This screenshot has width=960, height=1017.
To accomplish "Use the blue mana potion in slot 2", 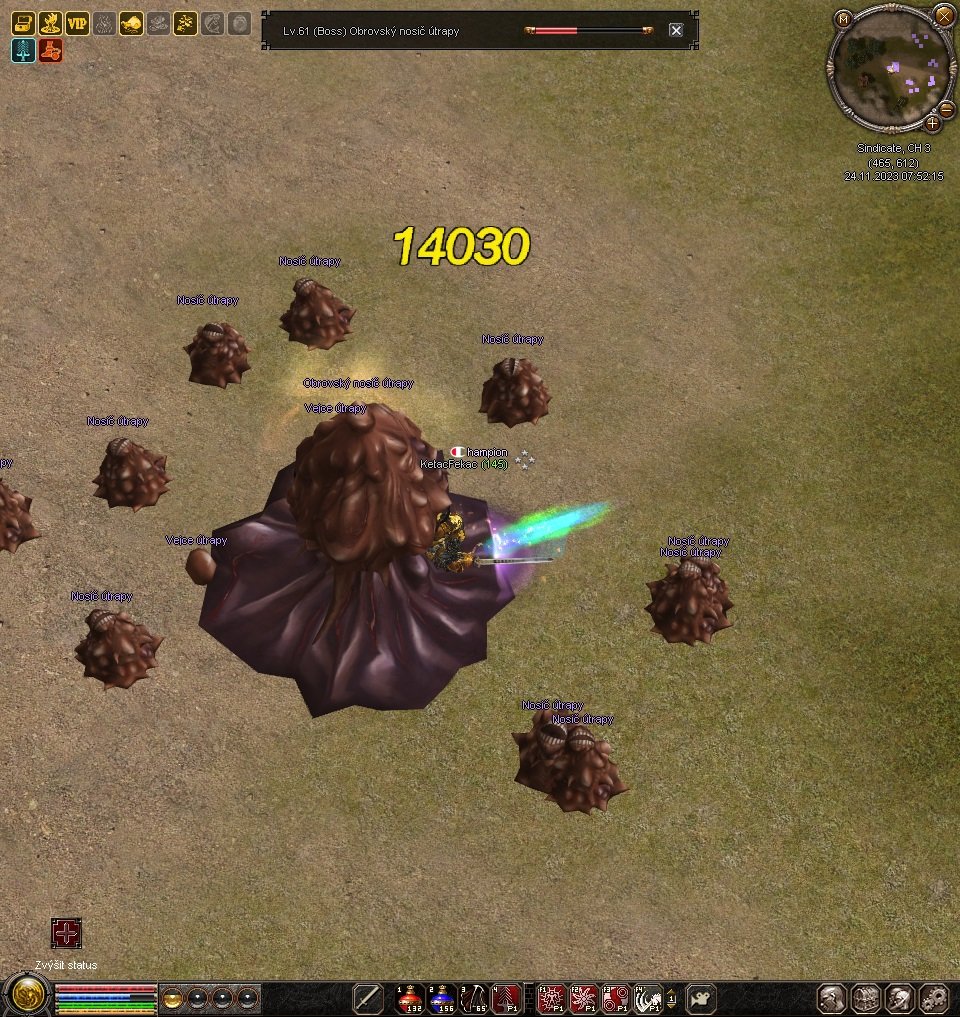I will (442, 998).
